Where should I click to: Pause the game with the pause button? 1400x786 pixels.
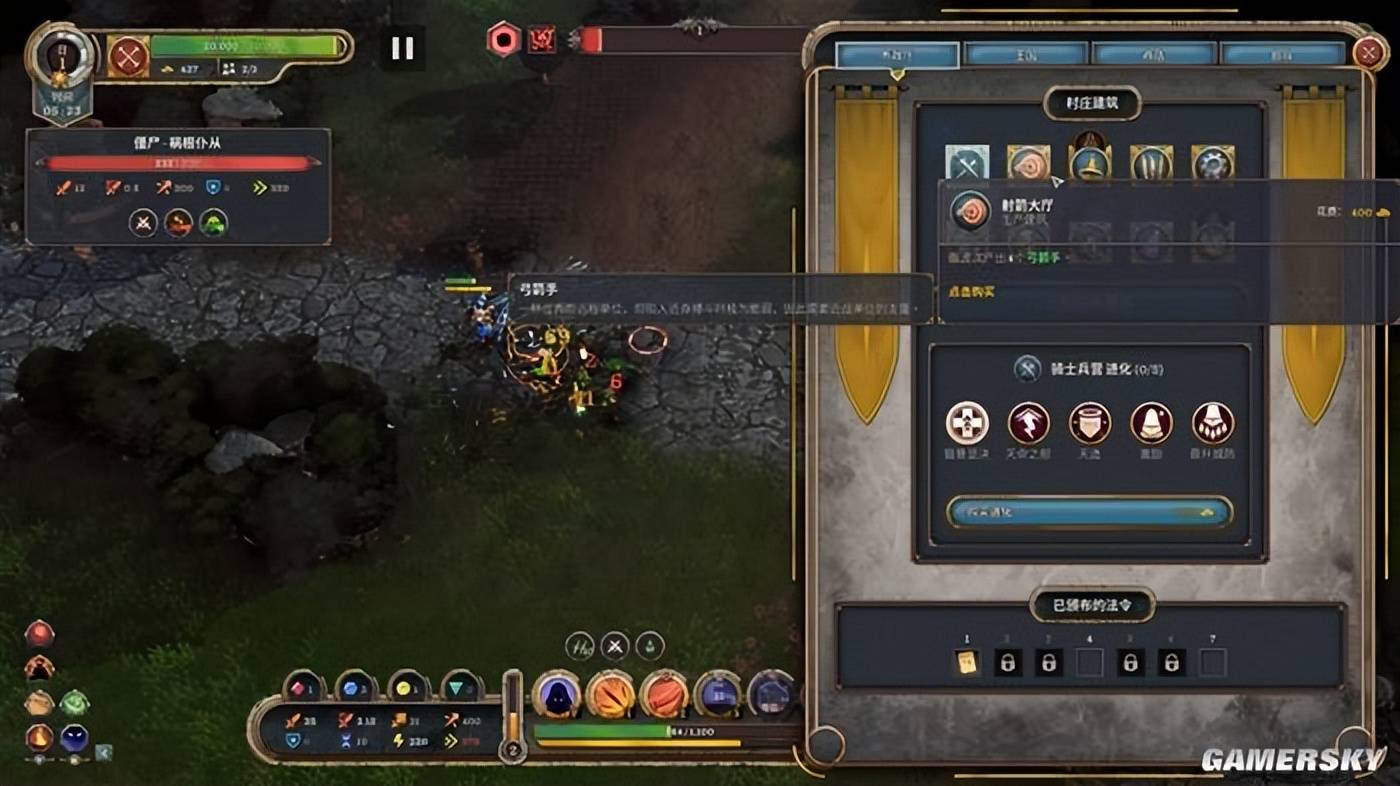coord(402,48)
